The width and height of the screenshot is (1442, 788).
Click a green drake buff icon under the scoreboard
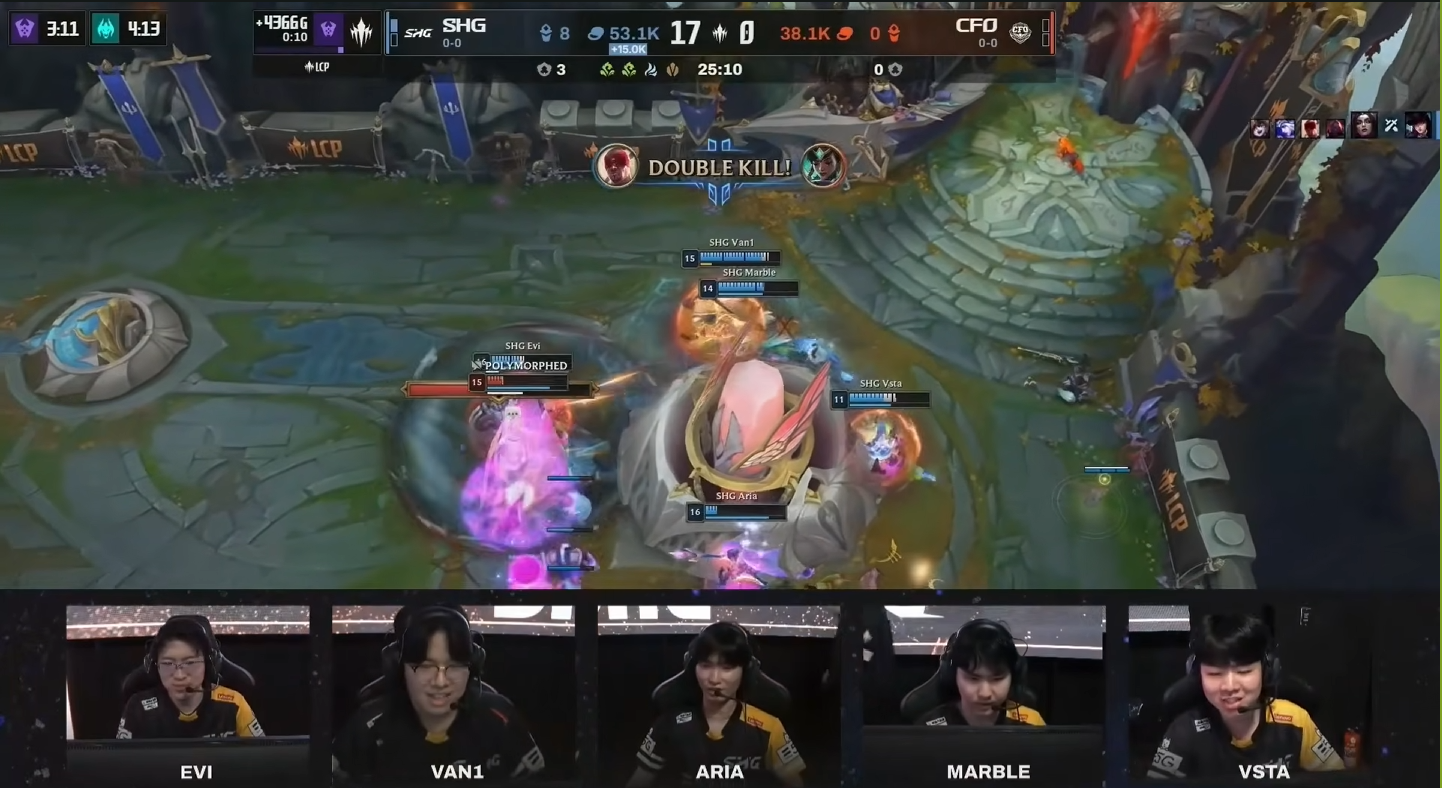(x=609, y=71)
